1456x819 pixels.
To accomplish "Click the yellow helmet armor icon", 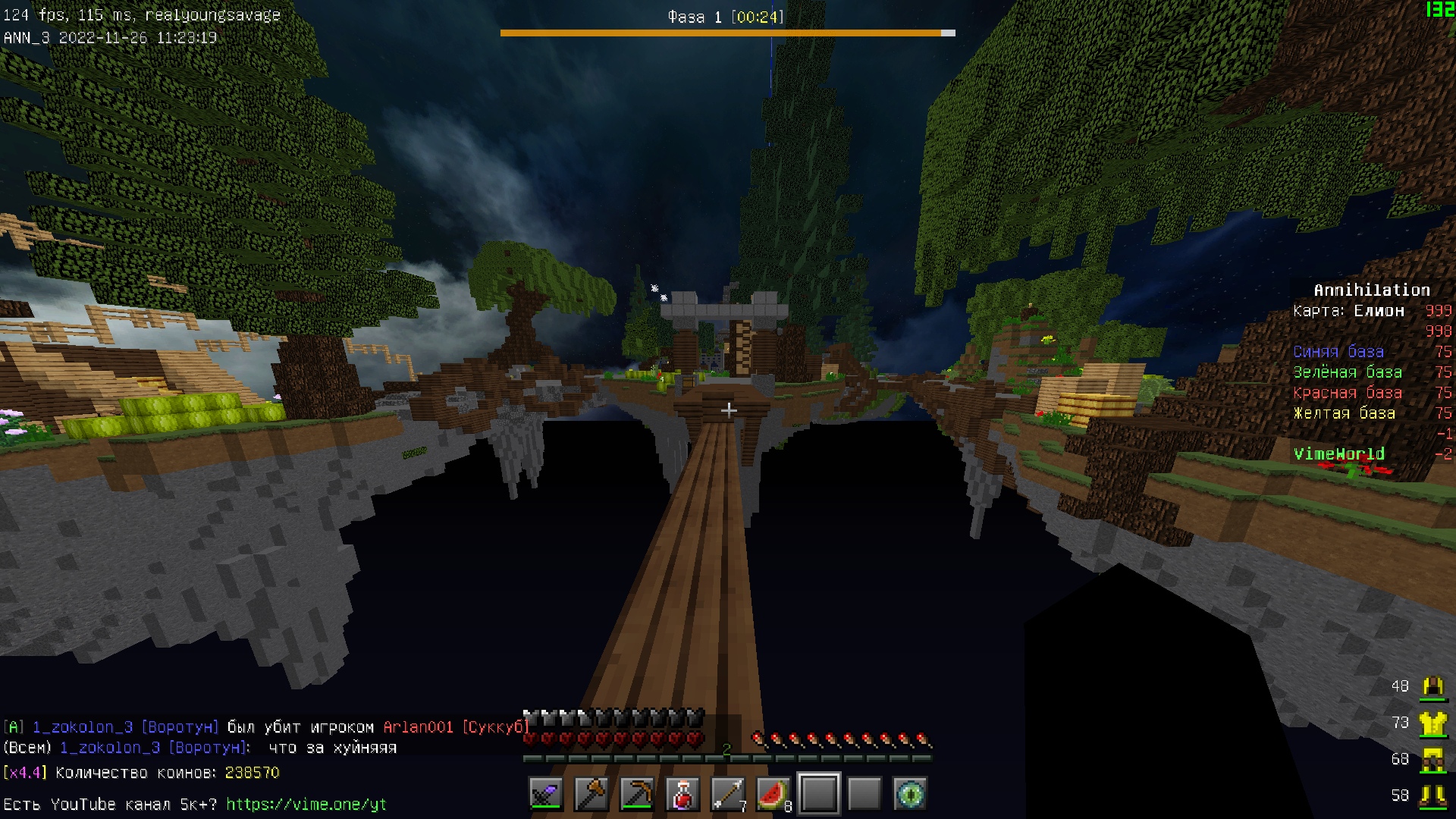I will point(1432,686).
